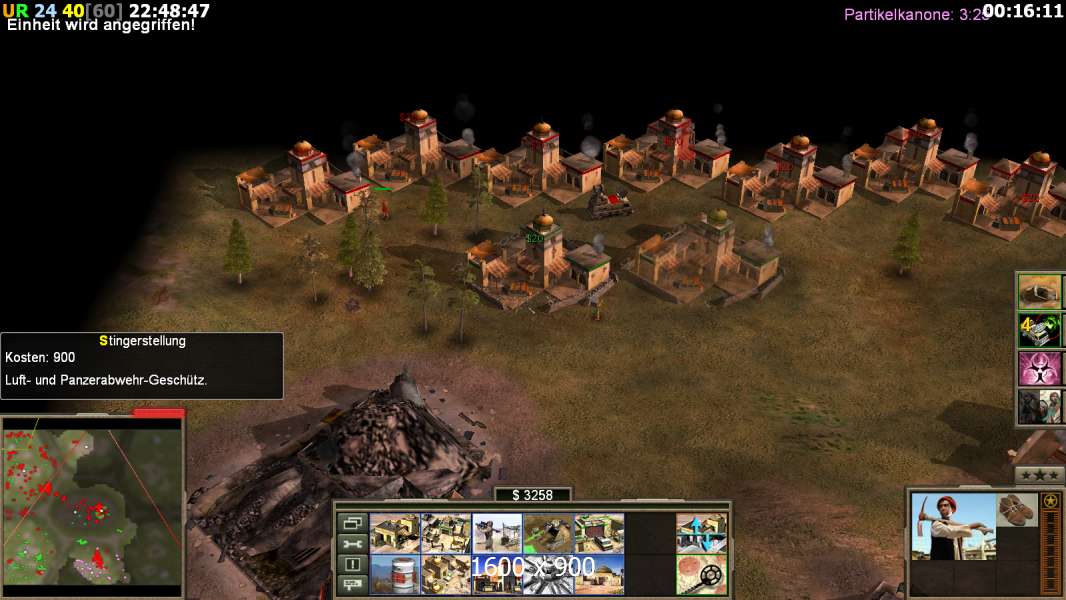This screenshot has height=600, width=1066.
Task: Click the overlapping windows button
Action: (x=352, y=522)
